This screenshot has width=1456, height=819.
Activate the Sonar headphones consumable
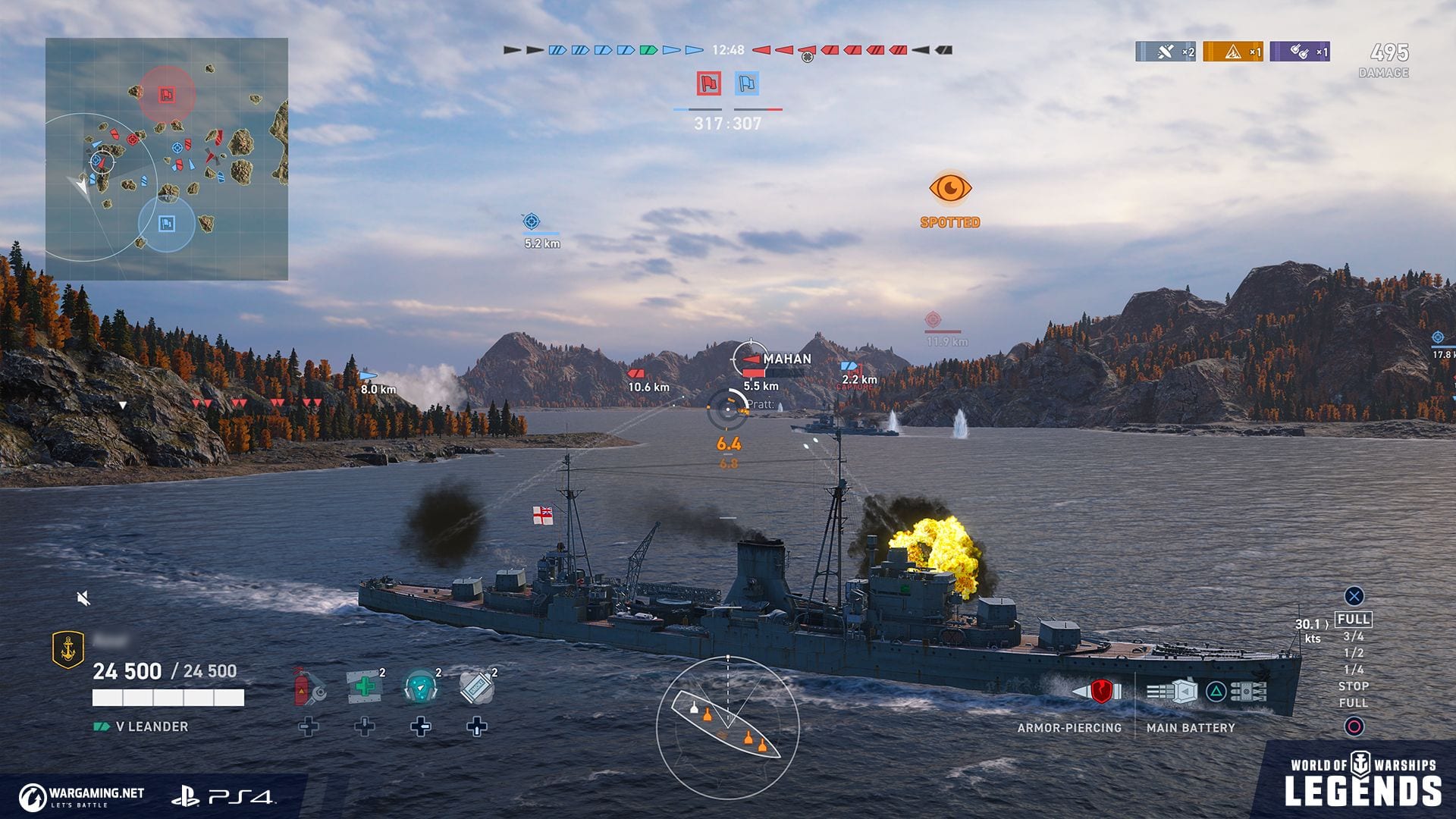point(421,687)
